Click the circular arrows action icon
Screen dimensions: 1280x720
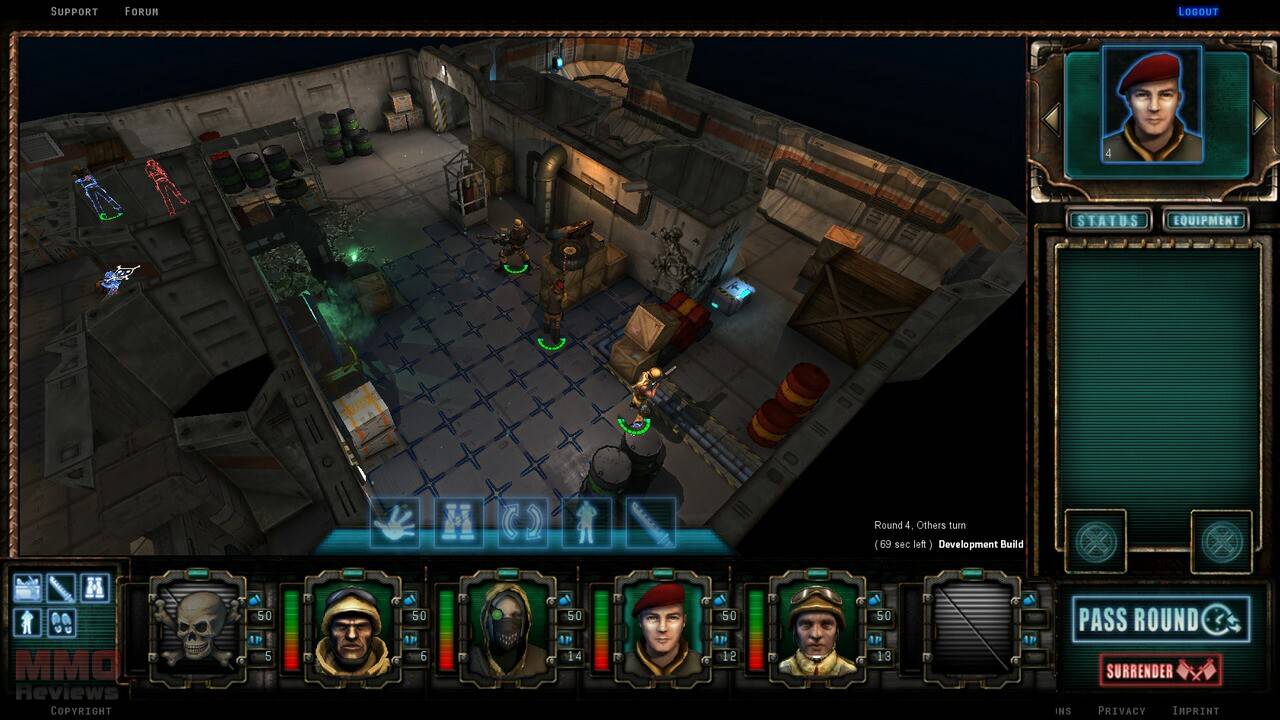[x=523, y=523]
